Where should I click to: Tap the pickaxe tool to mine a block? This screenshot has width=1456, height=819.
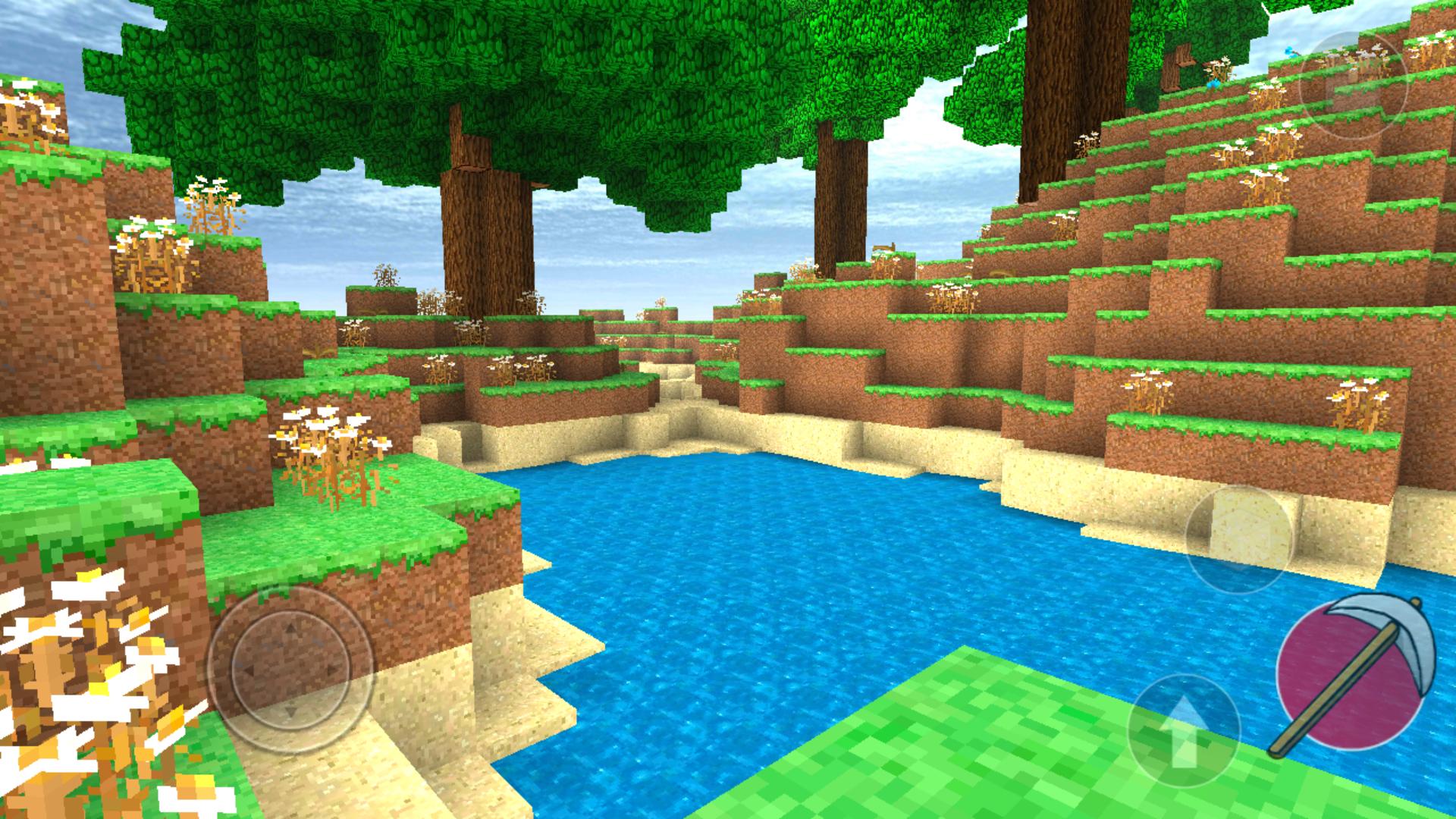(1354, 671)
